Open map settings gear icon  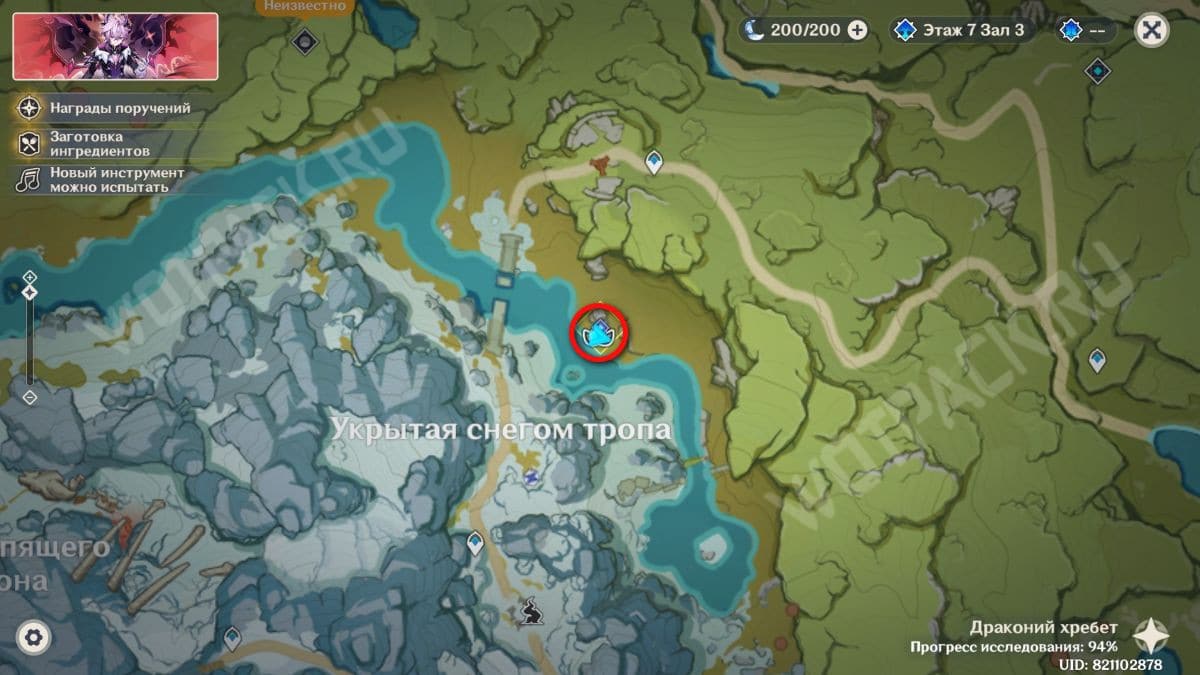33,637
